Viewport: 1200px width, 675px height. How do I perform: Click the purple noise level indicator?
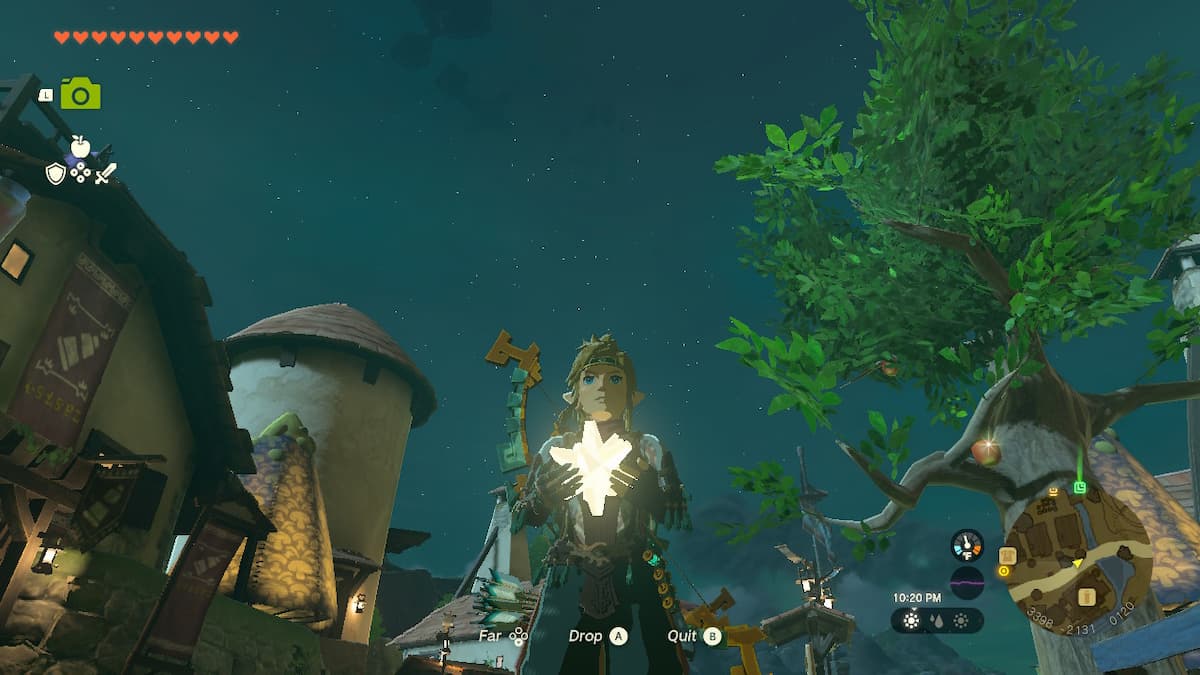click(967, 582)
